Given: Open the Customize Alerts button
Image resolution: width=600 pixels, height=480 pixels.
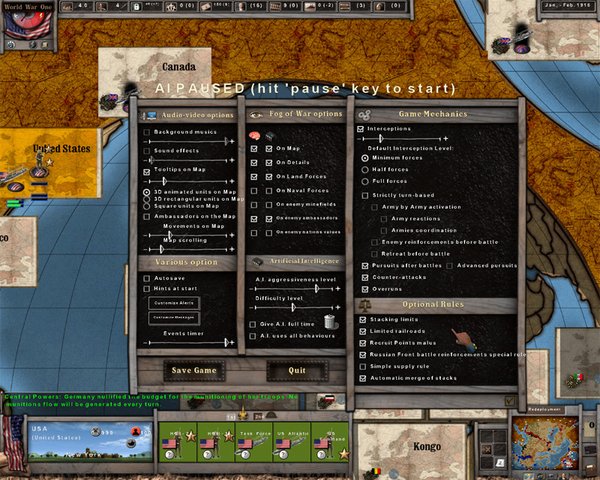Looking at the screenshot, I should pos(174,302).
